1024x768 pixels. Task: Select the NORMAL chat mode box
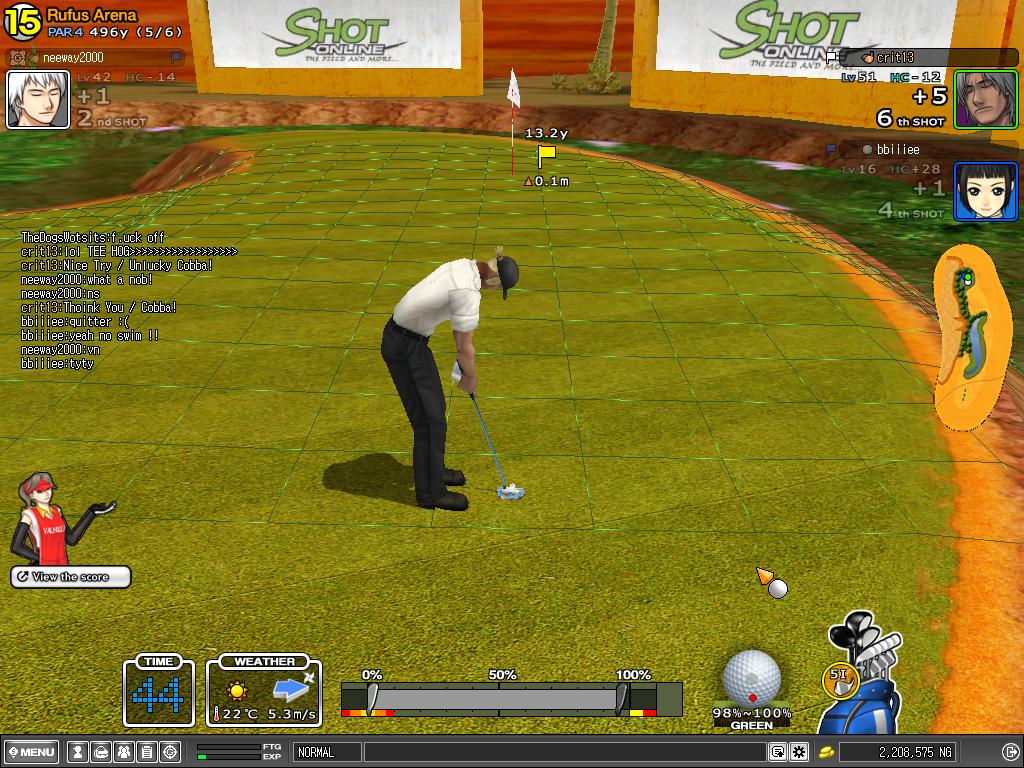pos(326,752)
